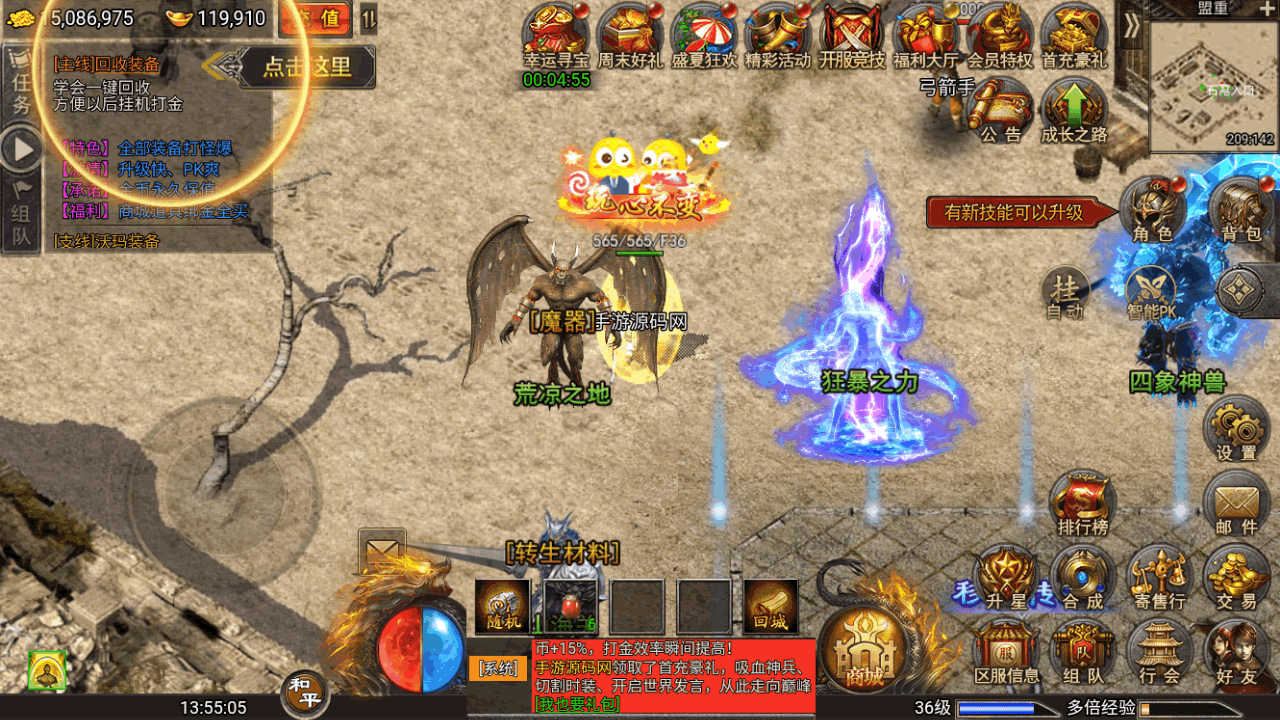Use the 回城 return-to-town scroll slot
The image size is (1280, 720).
point(771,606)
